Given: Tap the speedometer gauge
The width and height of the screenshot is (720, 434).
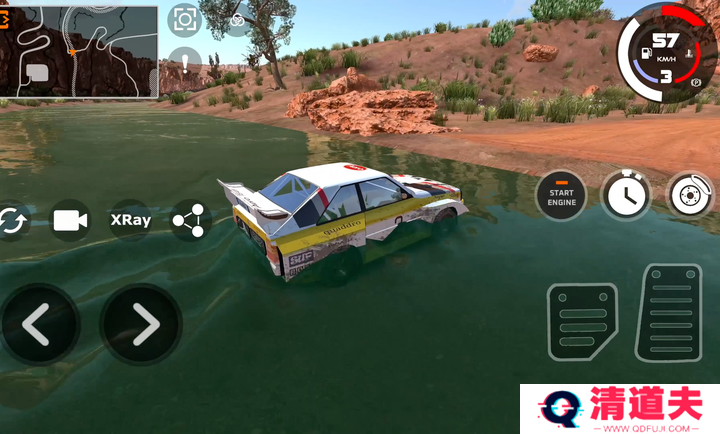Looking at the screenshot, I should (x=665, y=55).
